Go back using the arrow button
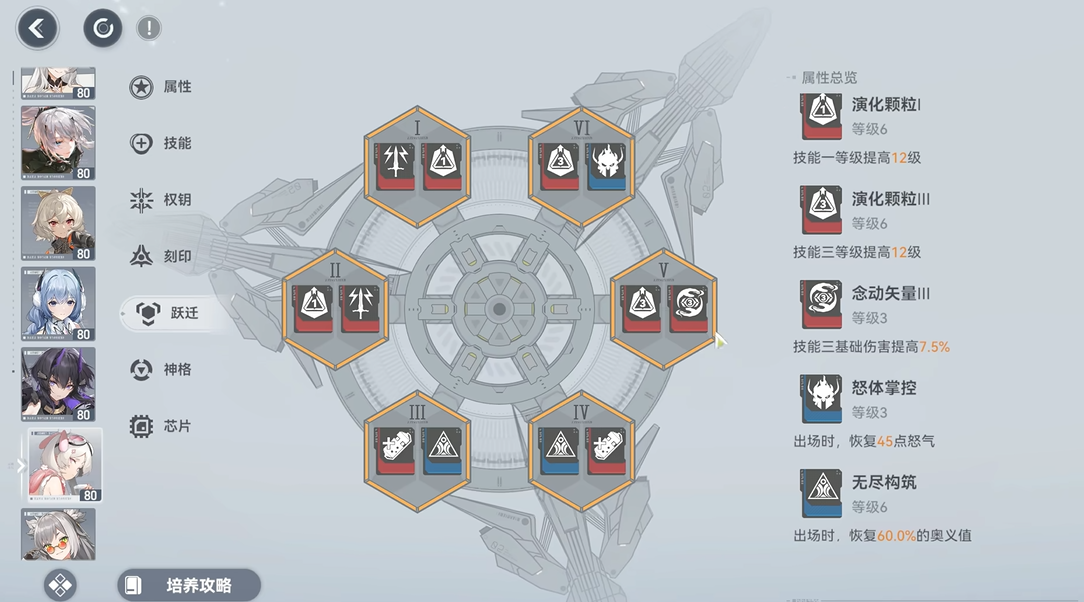The width and height of the screenshot is (1084, 602). click(38, 28)
